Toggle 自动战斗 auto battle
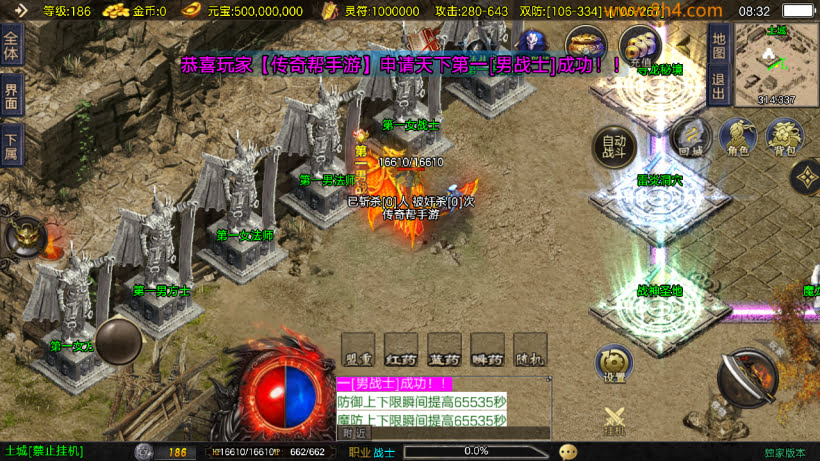Image resolution: width=820 pixels, height=461 pixels. point(614,148)
